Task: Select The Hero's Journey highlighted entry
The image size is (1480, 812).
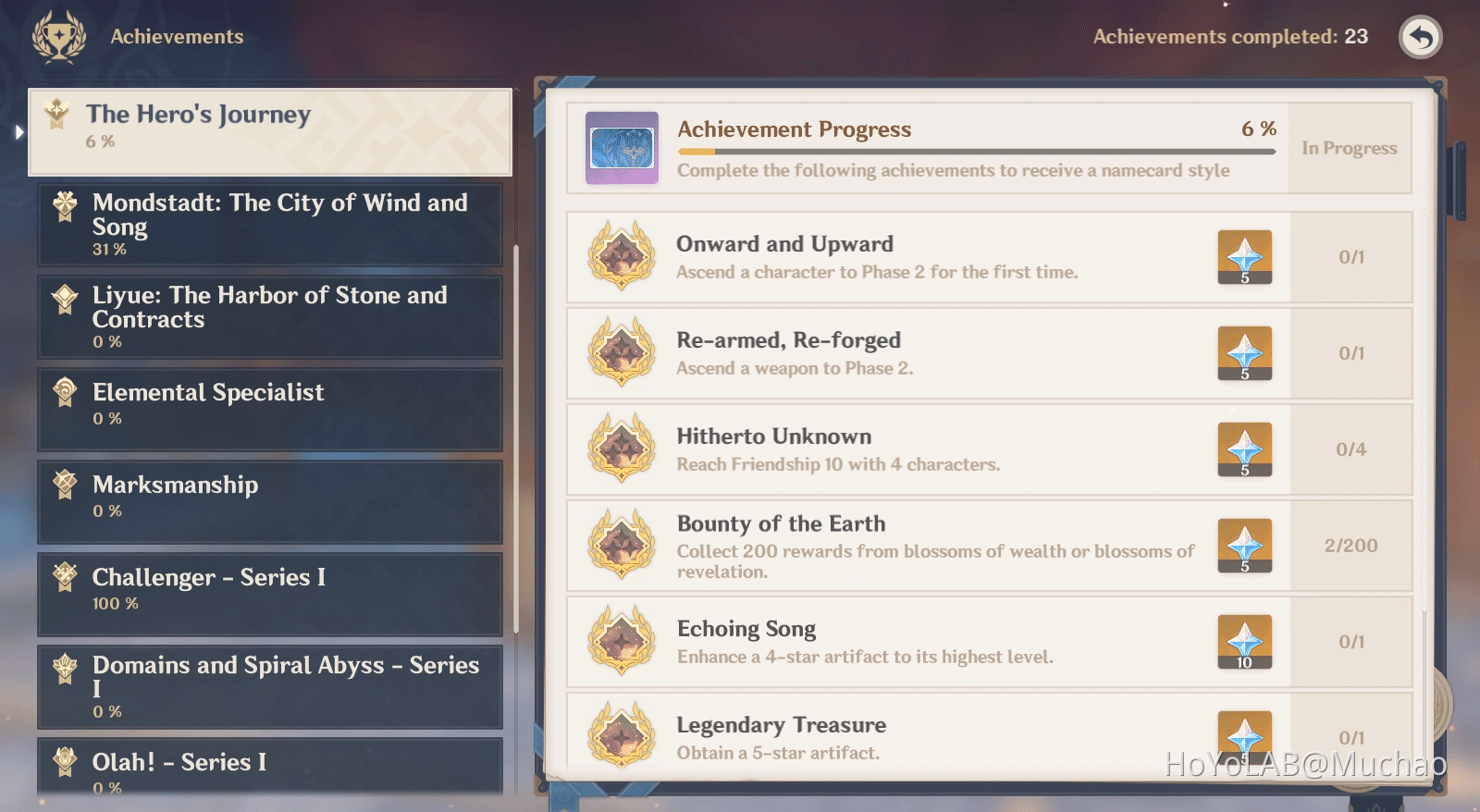Action: pyautogui.click(x=268, y=129)
